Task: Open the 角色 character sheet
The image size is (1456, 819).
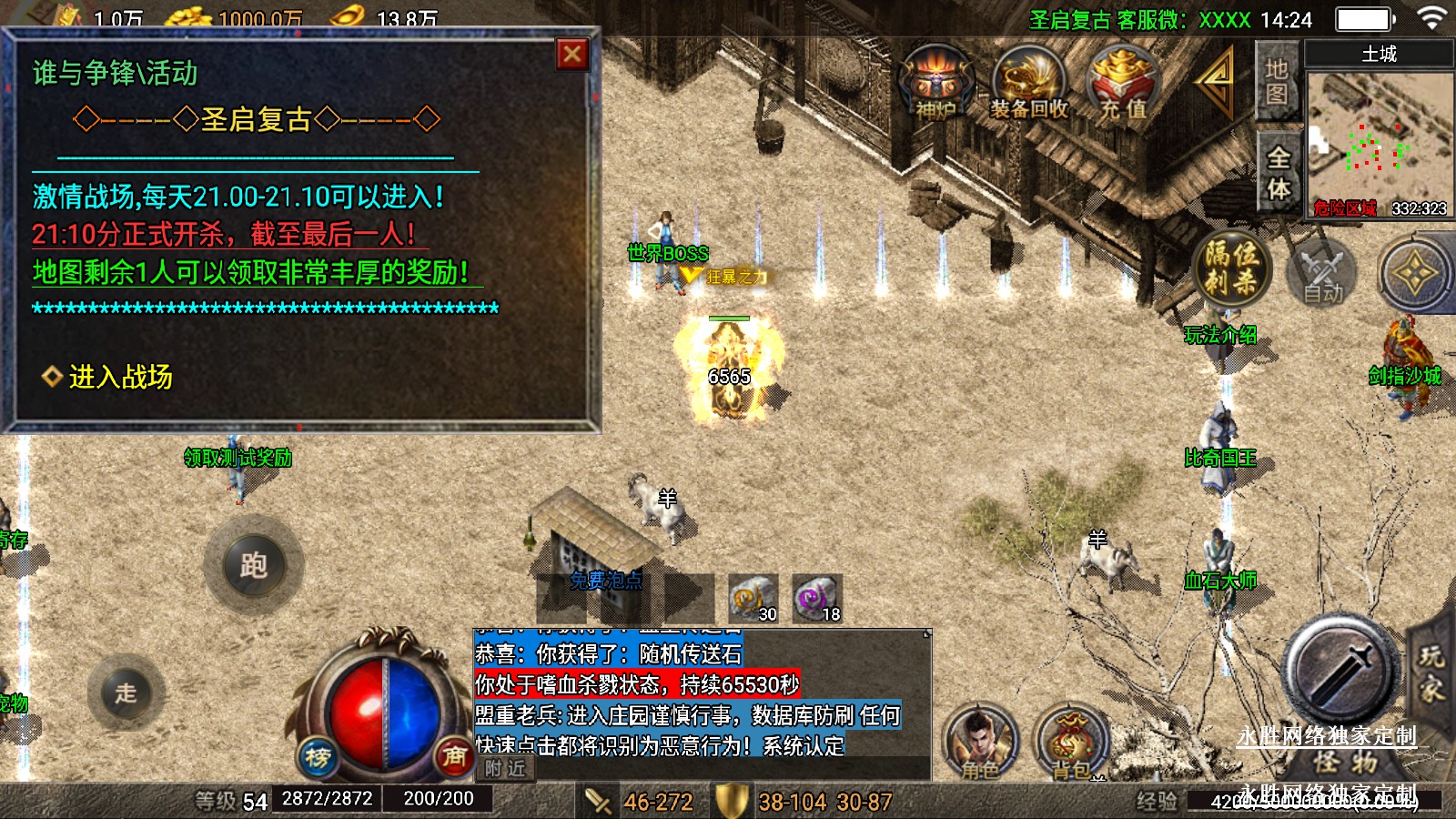Action: click(980, 743)
